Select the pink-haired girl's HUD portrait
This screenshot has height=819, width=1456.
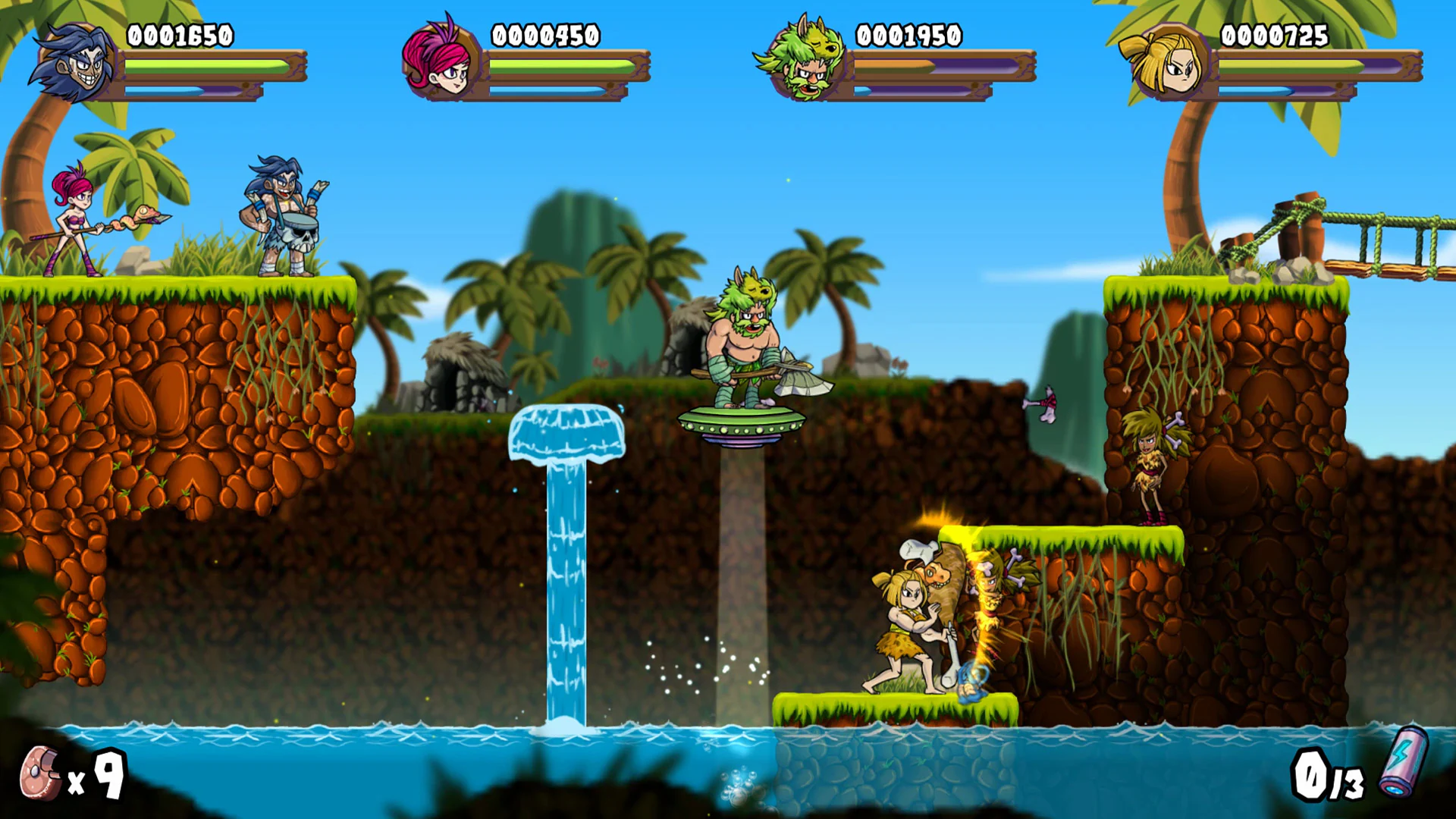click(x=438, y=64)
